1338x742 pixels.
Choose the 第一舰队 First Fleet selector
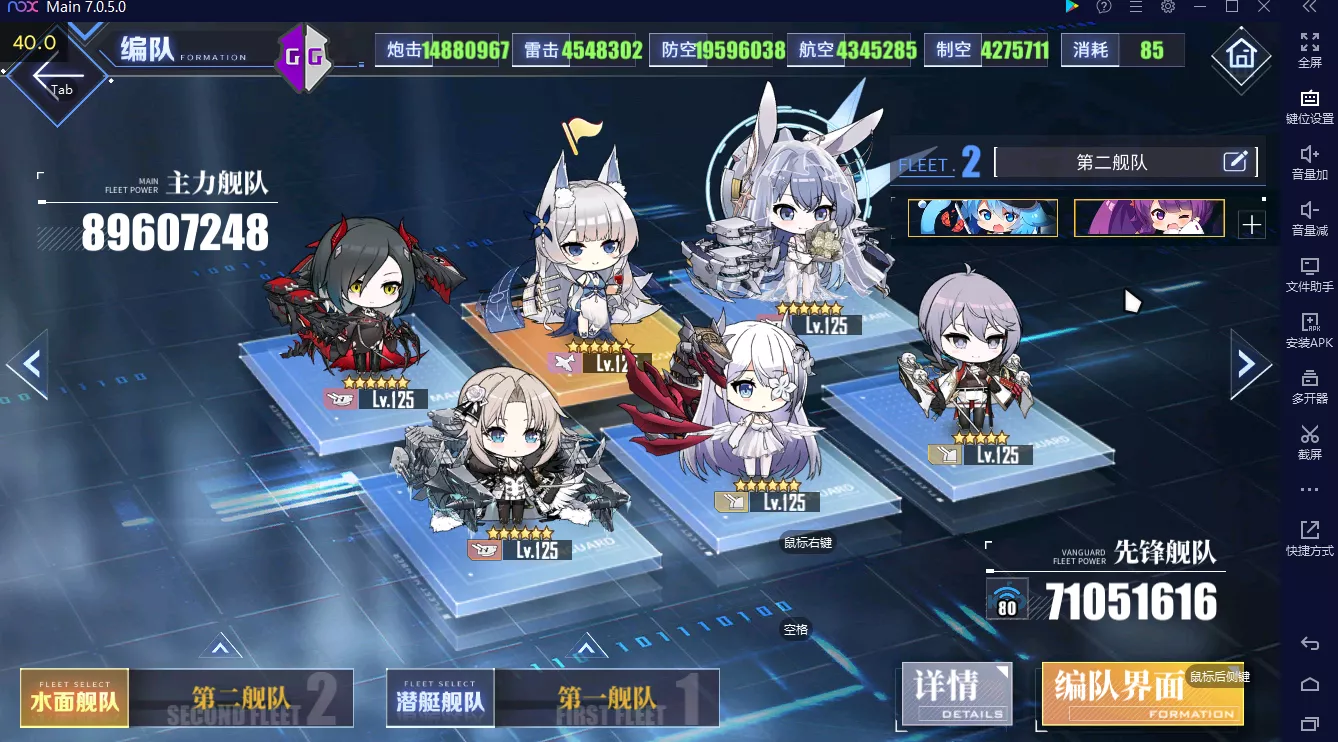607,697
